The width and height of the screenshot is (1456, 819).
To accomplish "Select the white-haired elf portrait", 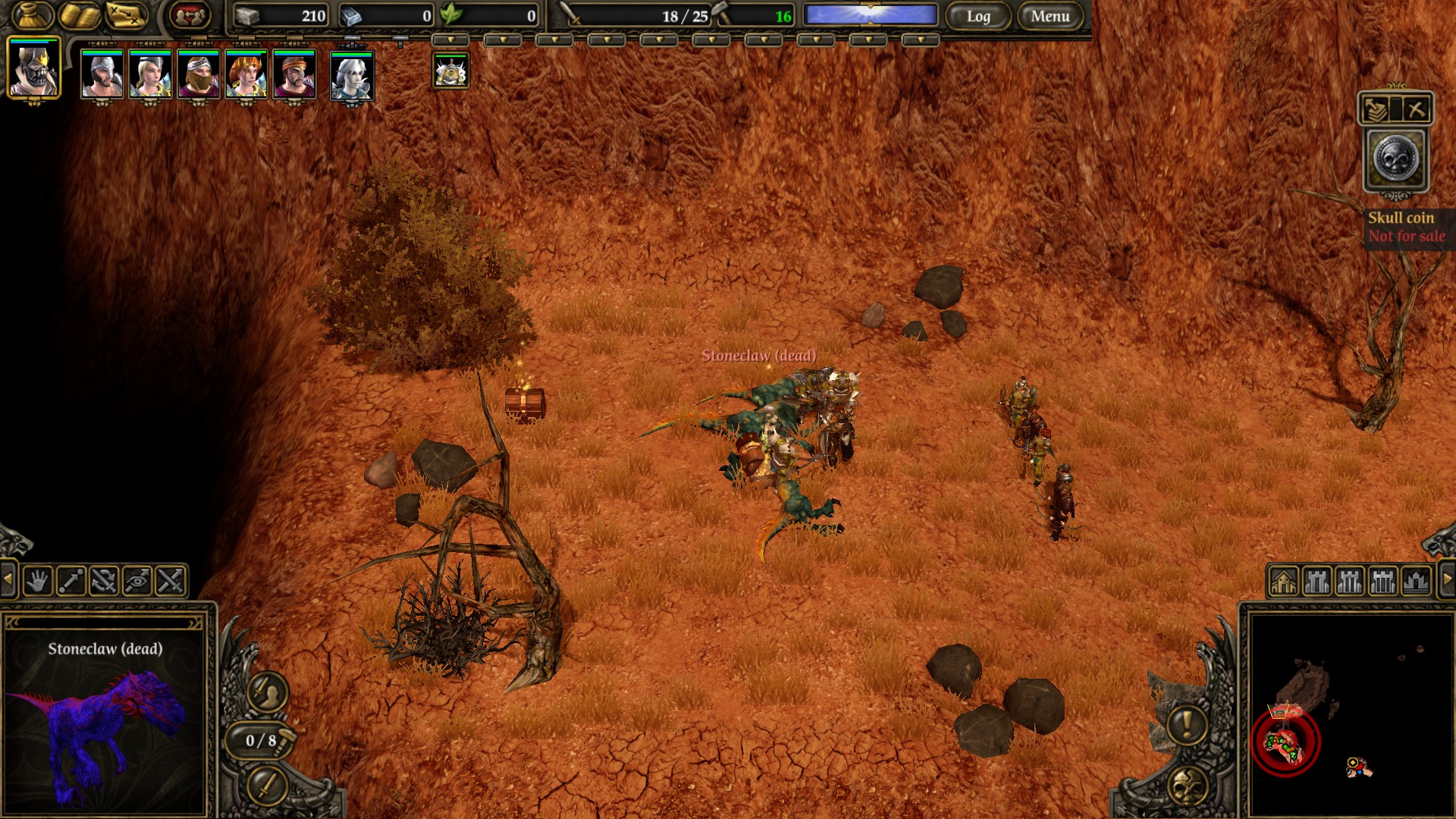I will pyautogui.click(x=352, y=76).
